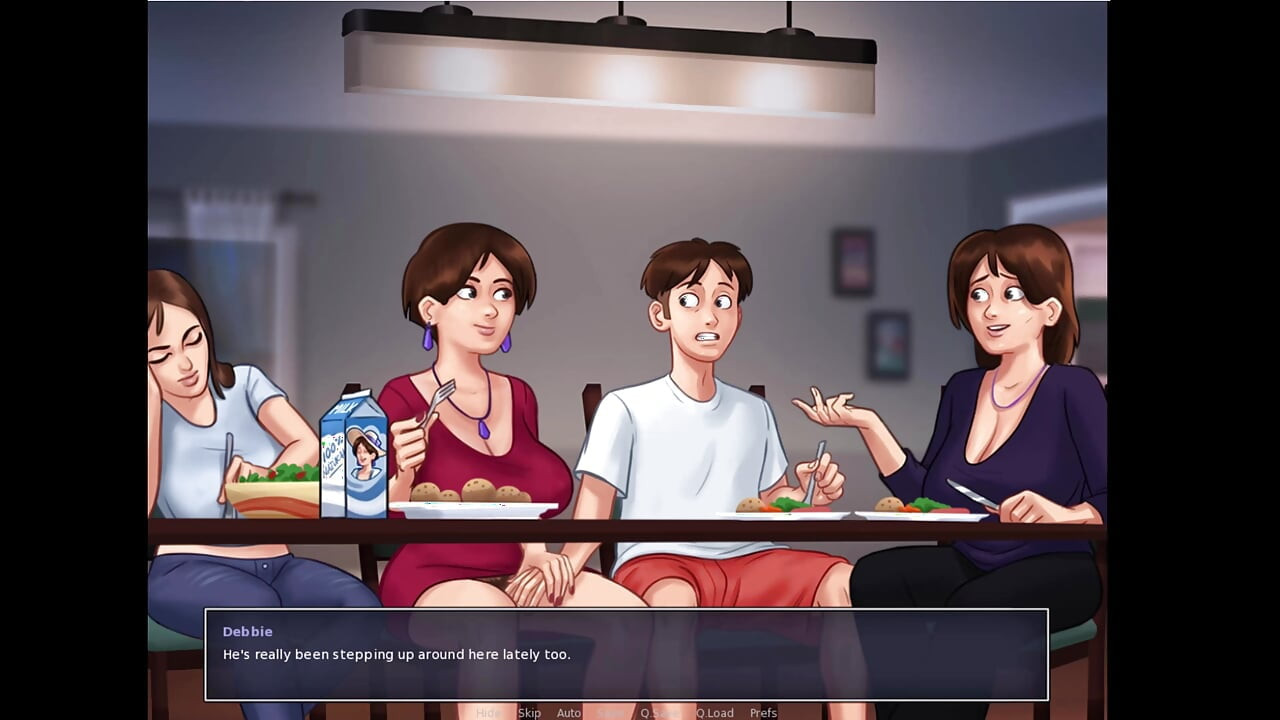Hide the dialogue interface
The height and width of the screenshot is (720, 1280).
490,712
